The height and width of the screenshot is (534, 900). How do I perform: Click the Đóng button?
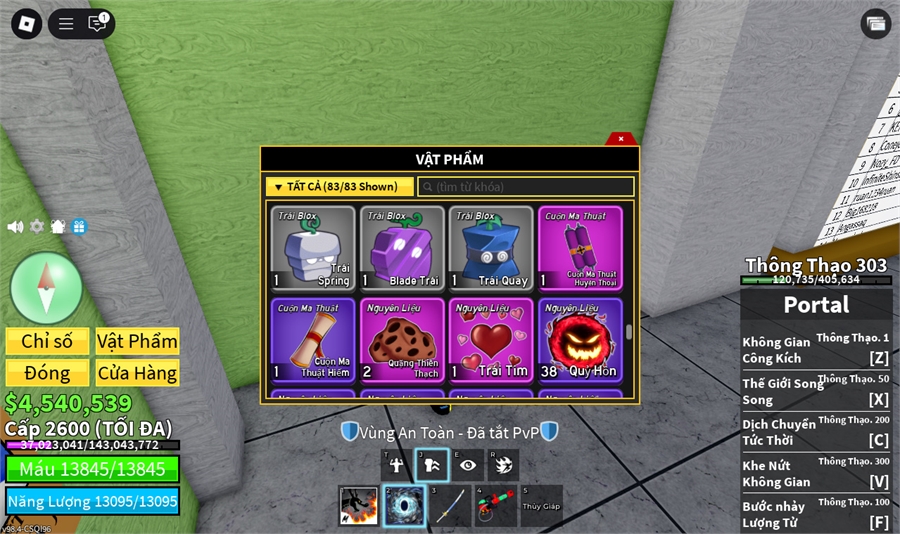click(47, 373)
